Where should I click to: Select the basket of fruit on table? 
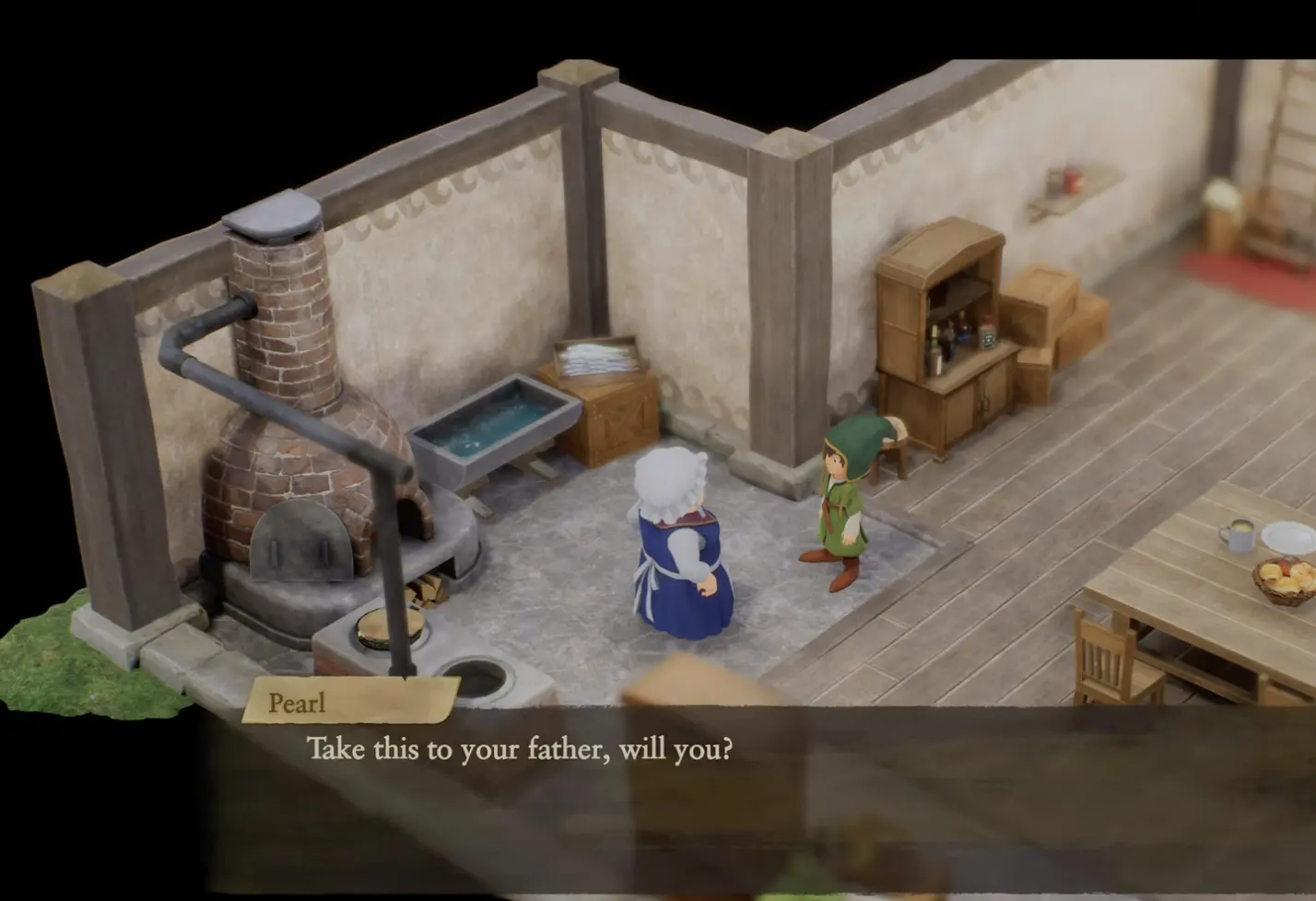coord(1282,578)
